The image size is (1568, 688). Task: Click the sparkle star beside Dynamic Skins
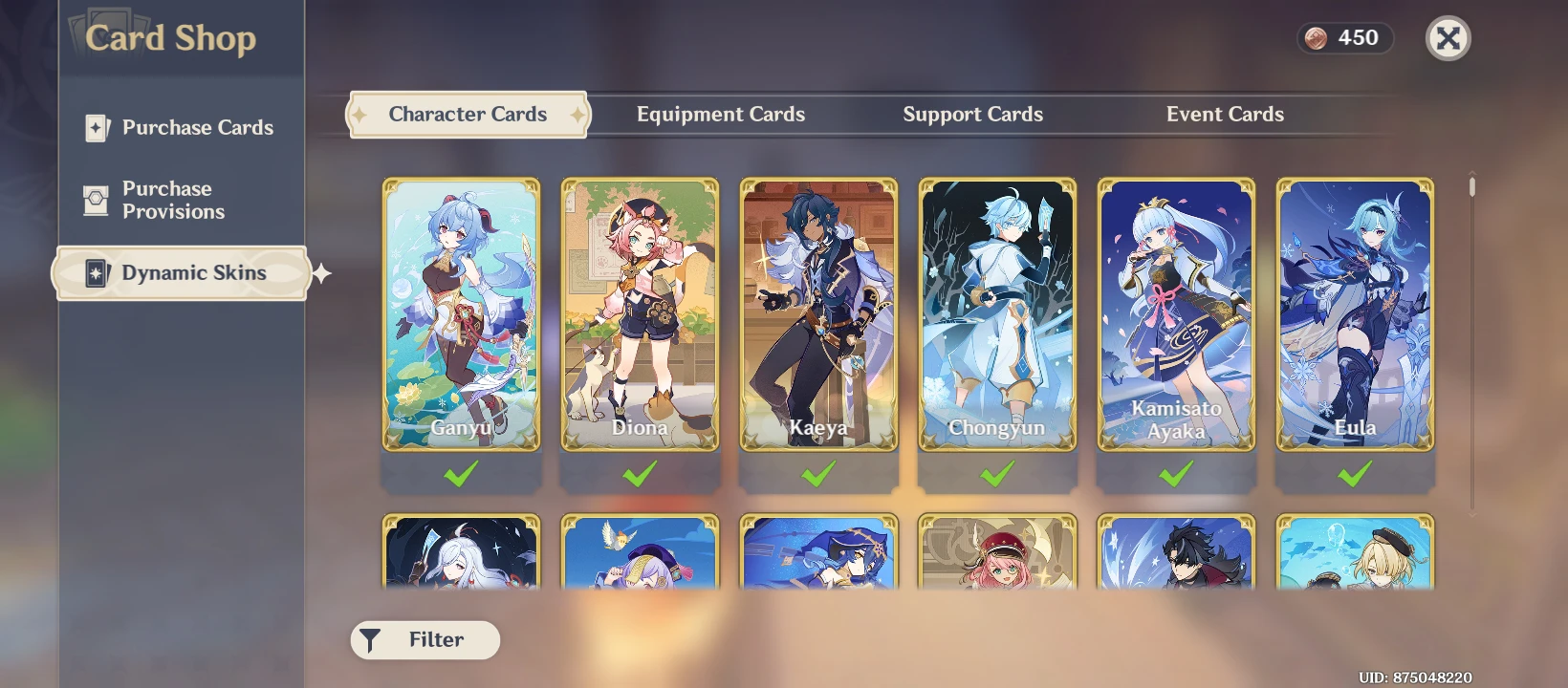(319, 273)
